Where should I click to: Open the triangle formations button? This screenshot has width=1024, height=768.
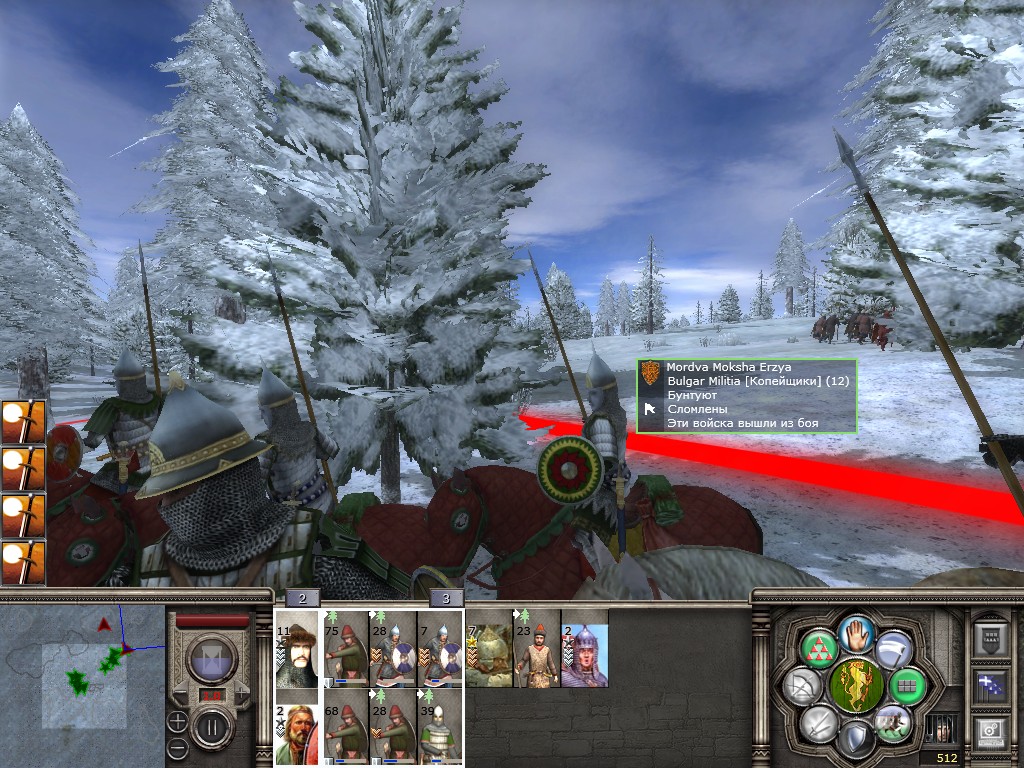819,651
